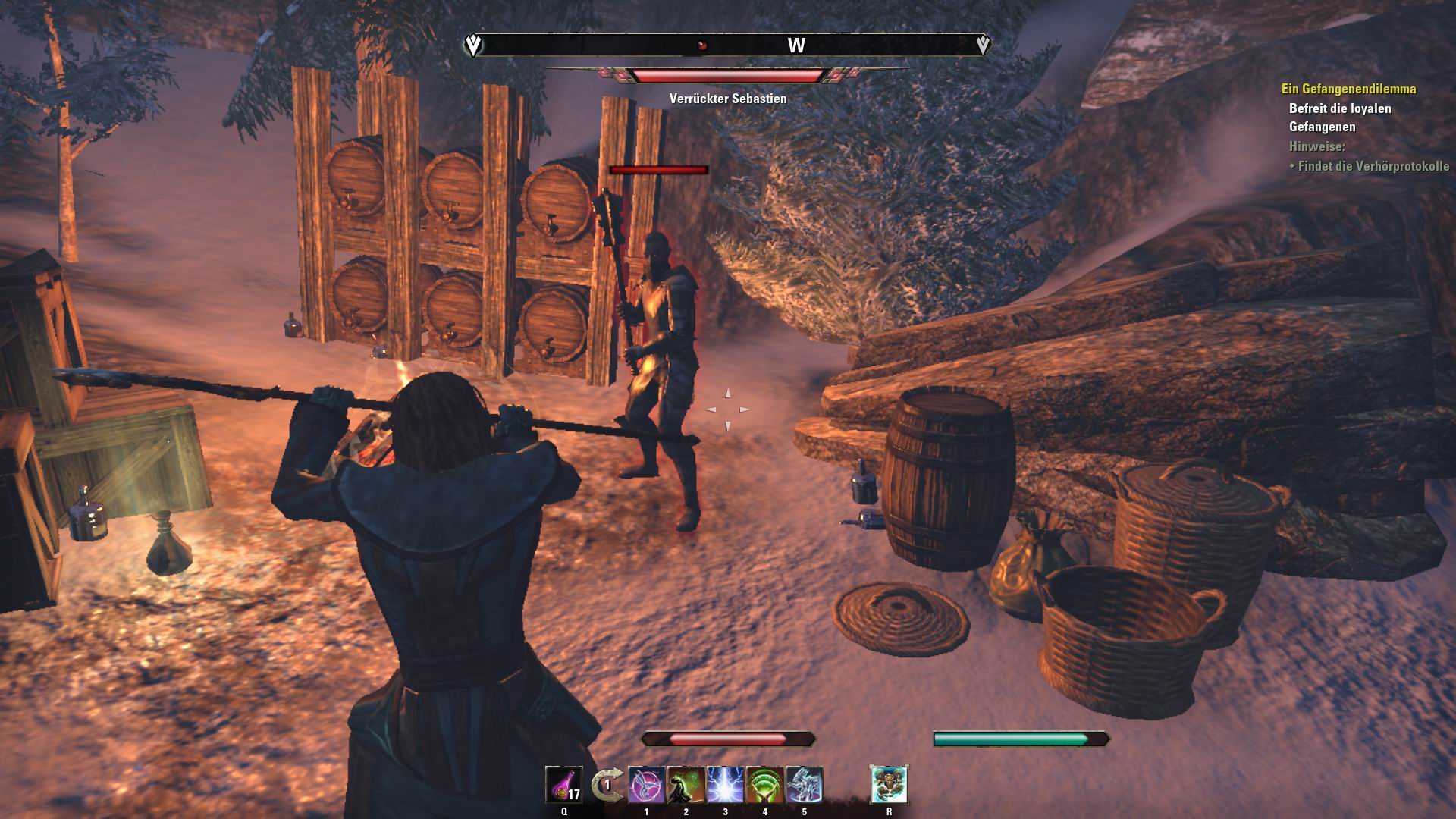Trigger the lightning ability in slot 3
The image size is (1456, 819).
click(725, 785)
